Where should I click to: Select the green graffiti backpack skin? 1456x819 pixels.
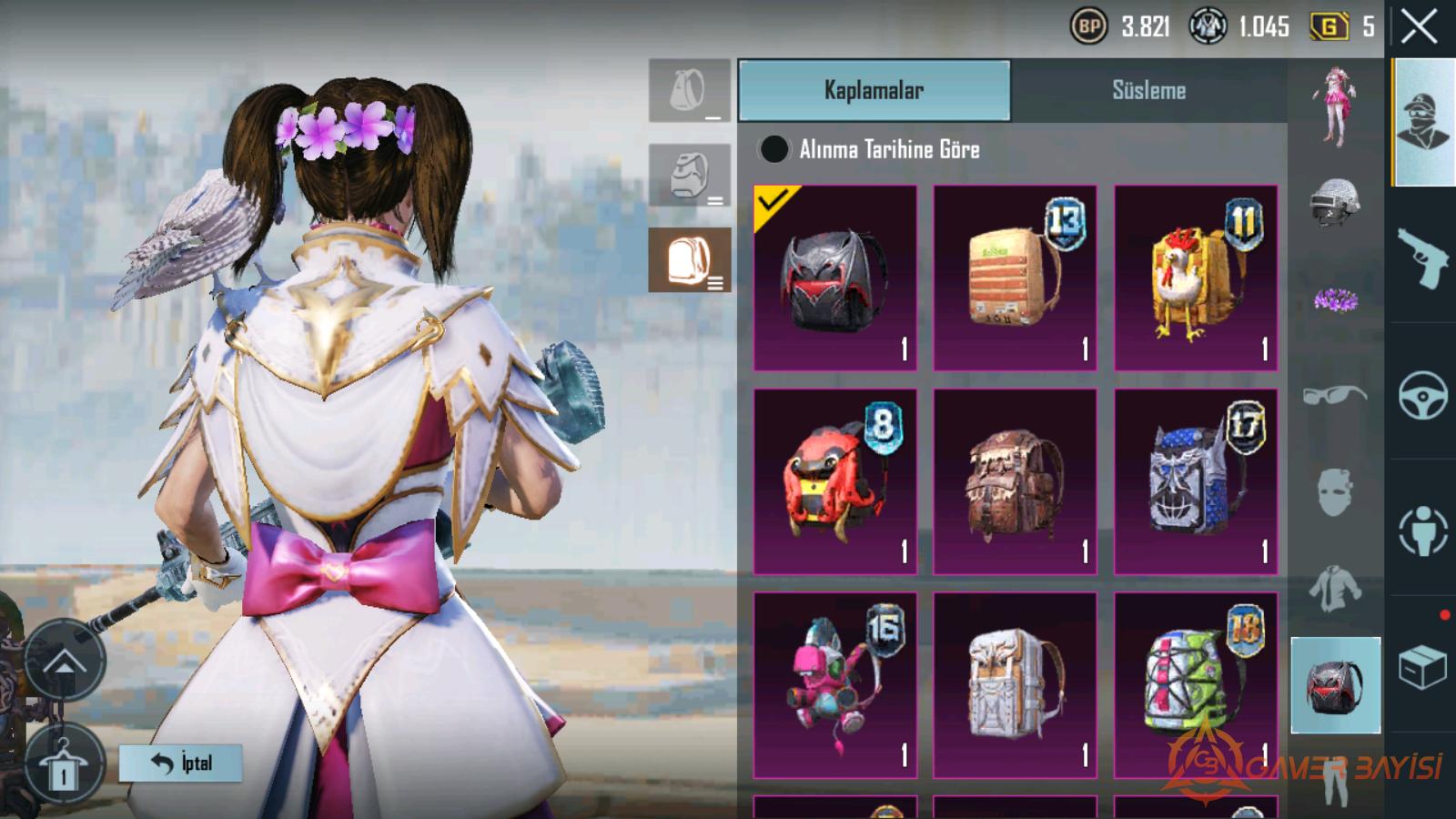point(1196,685)
